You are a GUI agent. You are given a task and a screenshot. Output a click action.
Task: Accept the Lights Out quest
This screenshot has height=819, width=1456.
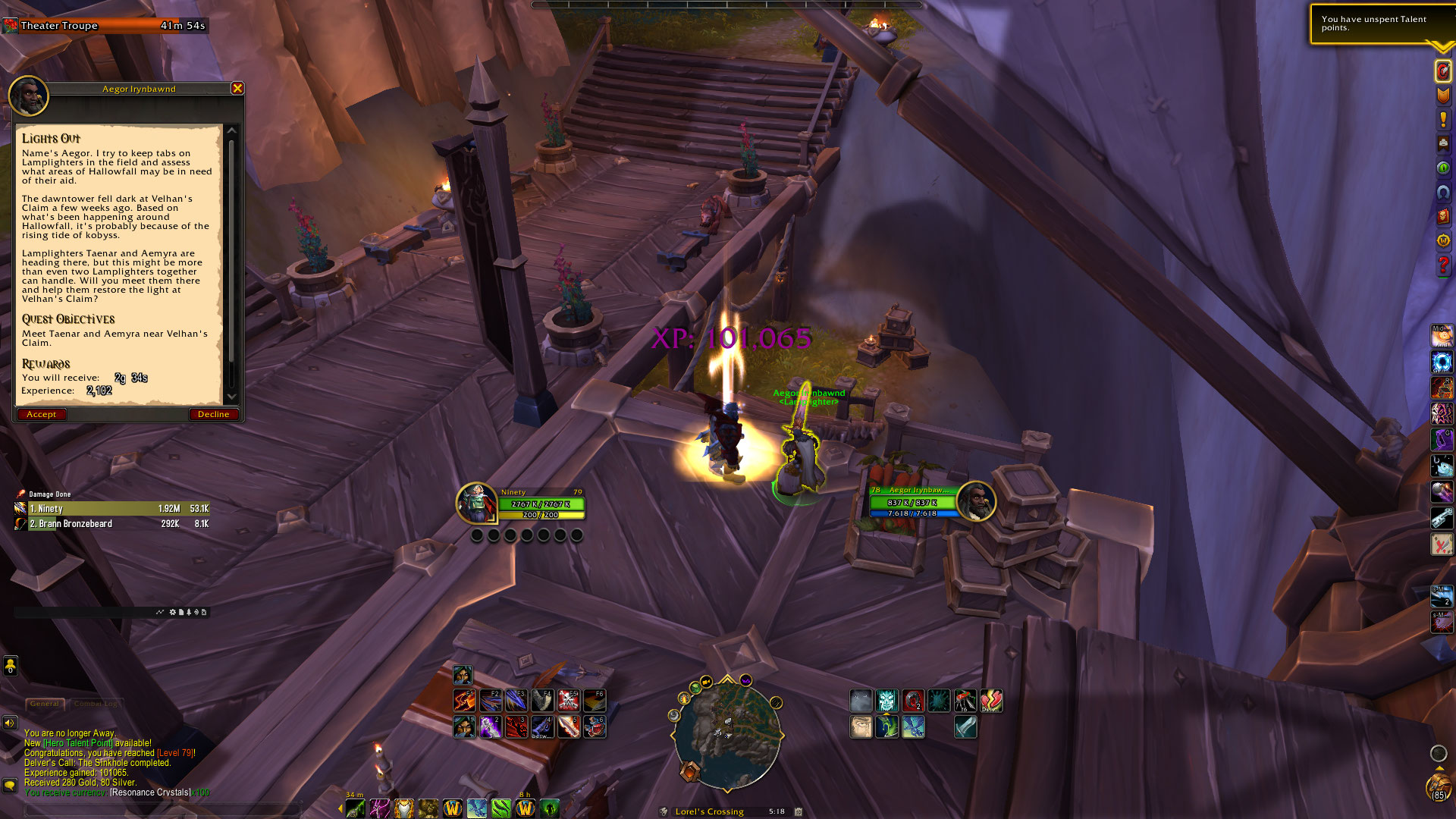coord(42,414)
